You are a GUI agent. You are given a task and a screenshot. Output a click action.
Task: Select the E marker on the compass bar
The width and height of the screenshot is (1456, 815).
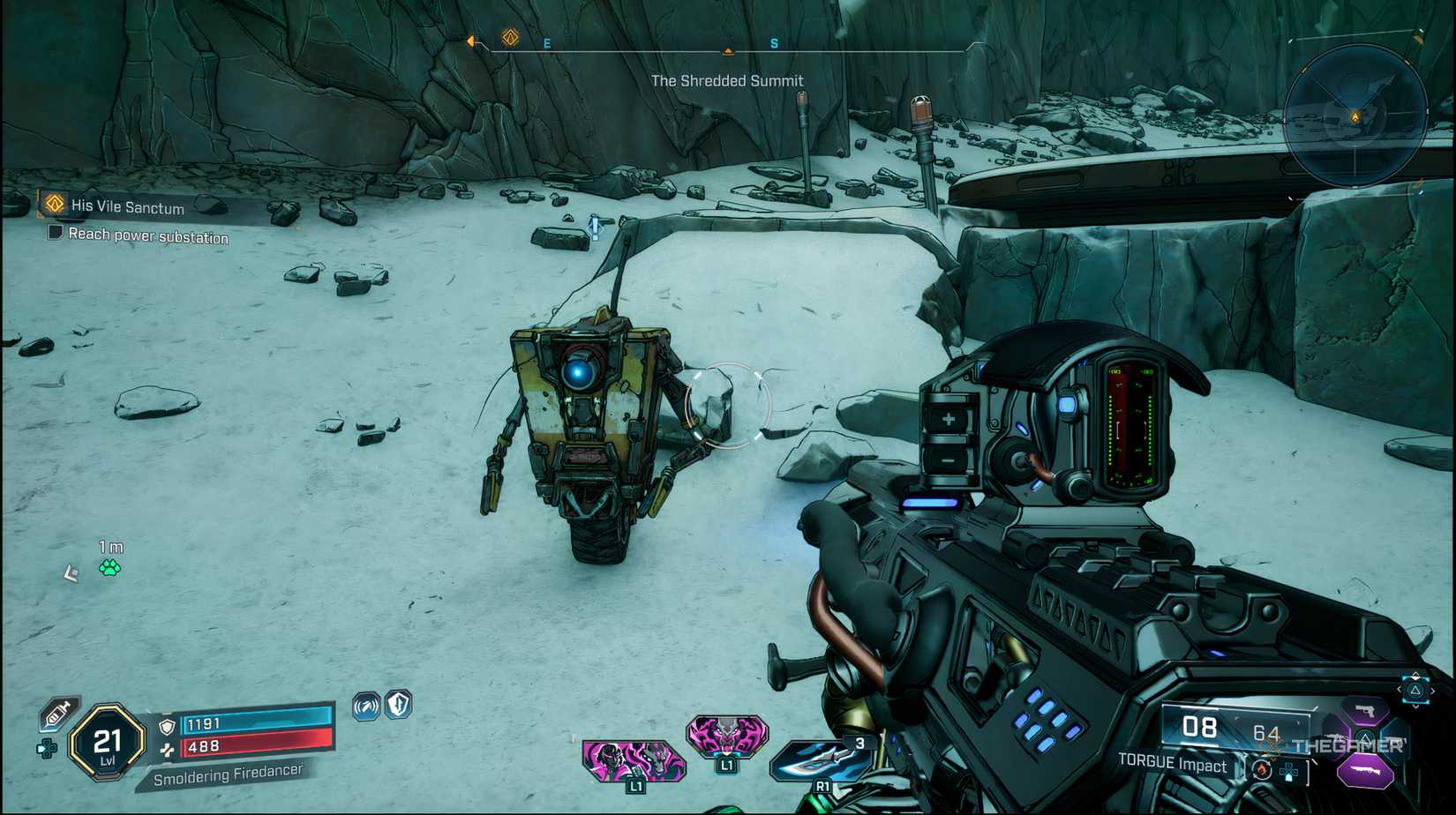[546, 41]
